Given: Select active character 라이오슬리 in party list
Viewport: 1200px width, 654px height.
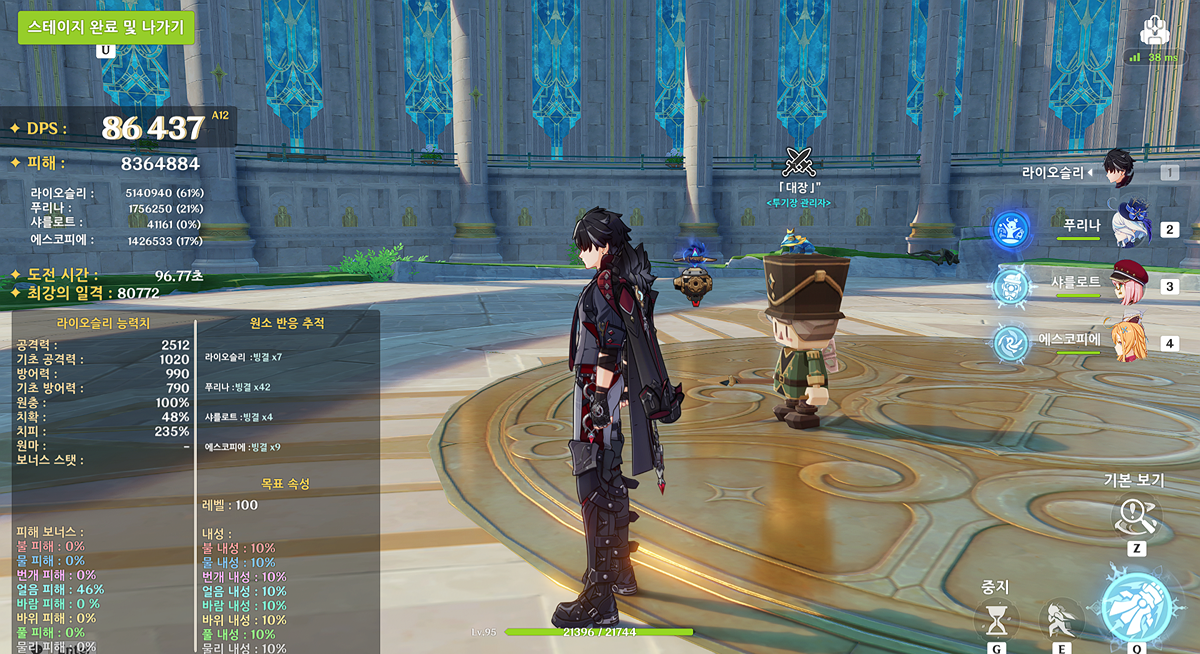Looking at the screenshot, I should (x=1119, y=169).
